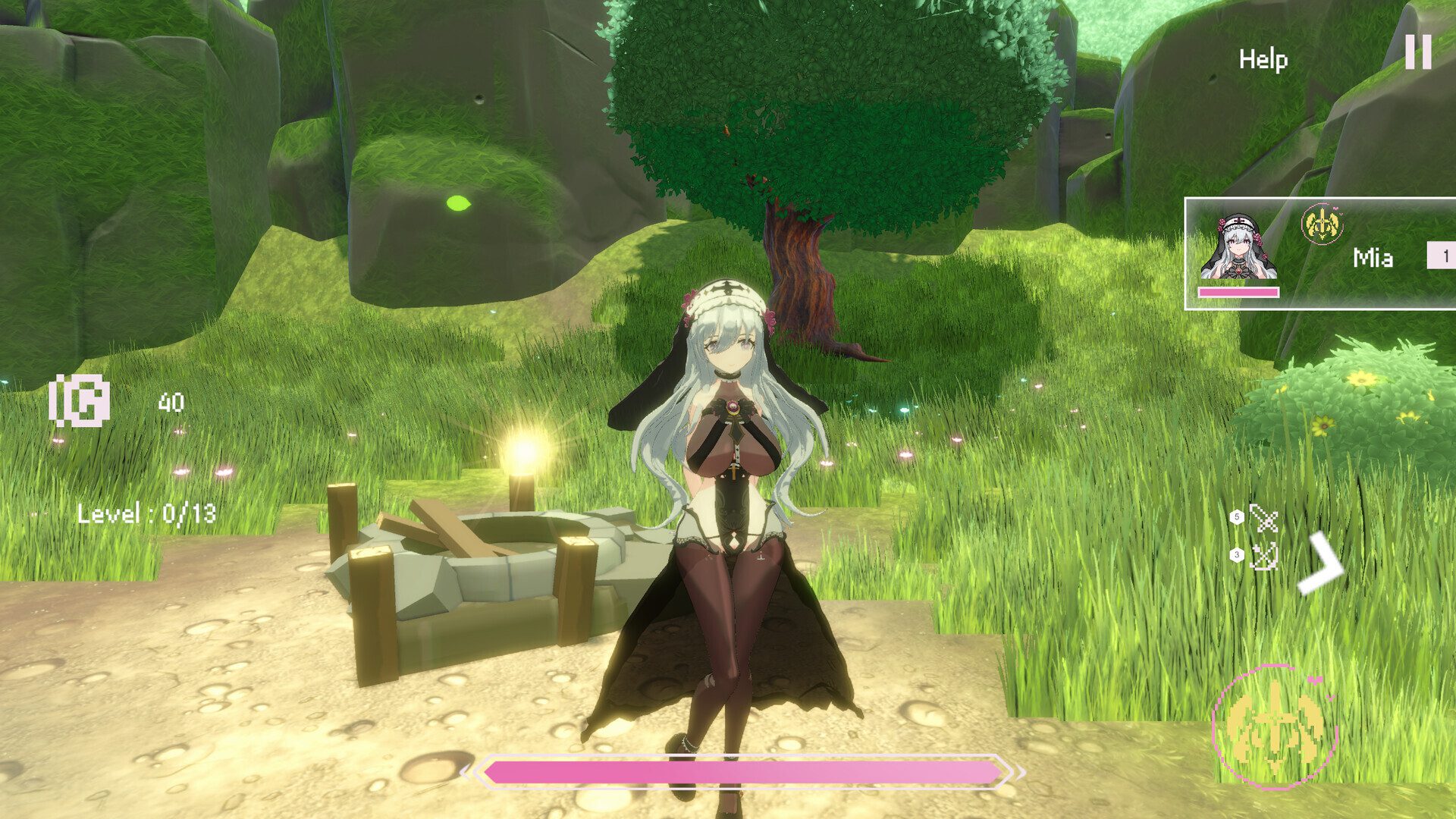Choose the bow and arrow icon marked 3

tap(1263, 557)
